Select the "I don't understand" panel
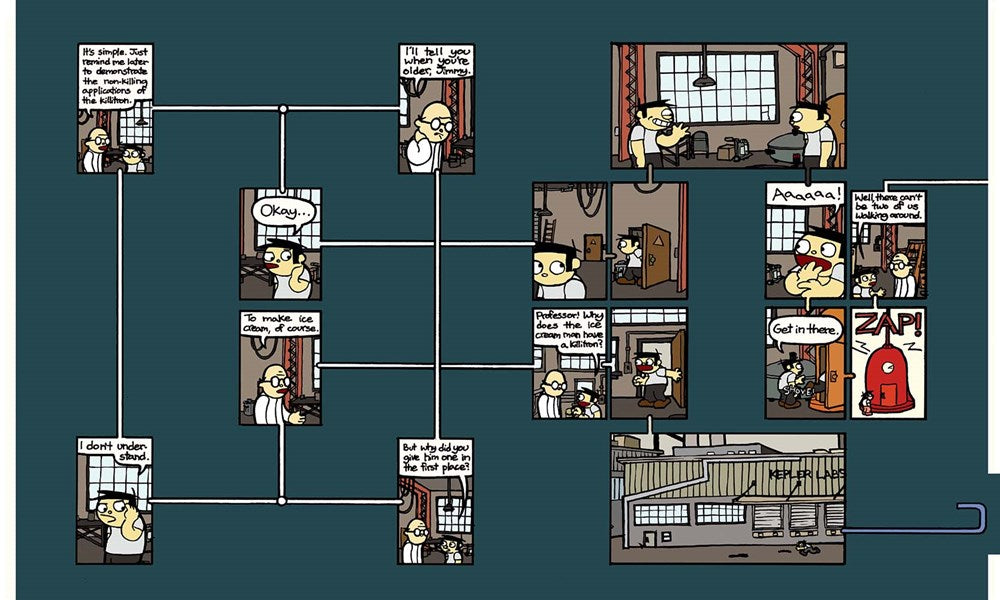Viewport: 1000px width, 600px height. (x=115, y=500)
